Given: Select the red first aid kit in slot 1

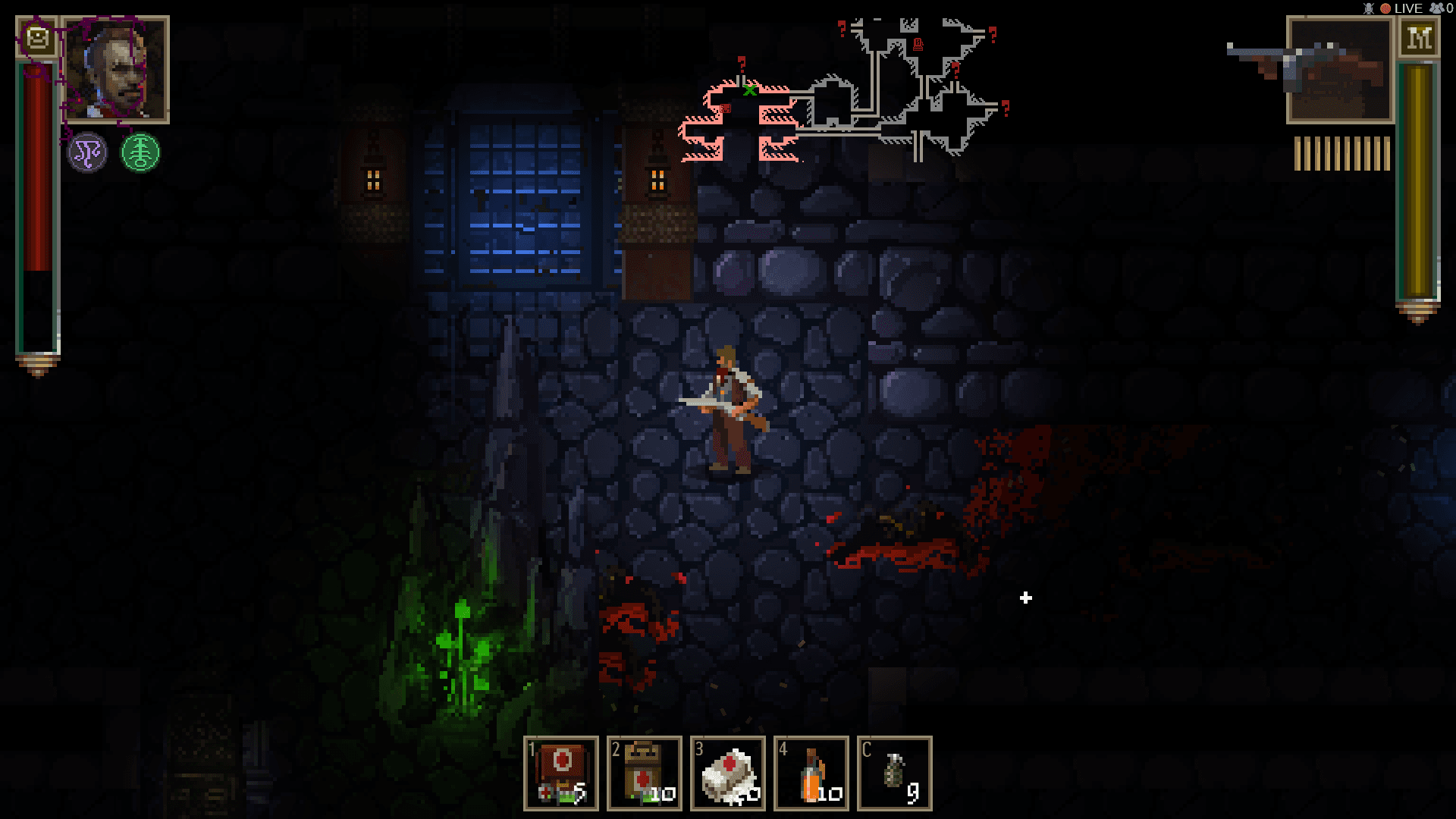Looking at the screenshot, I should click(x=561, y=773).
